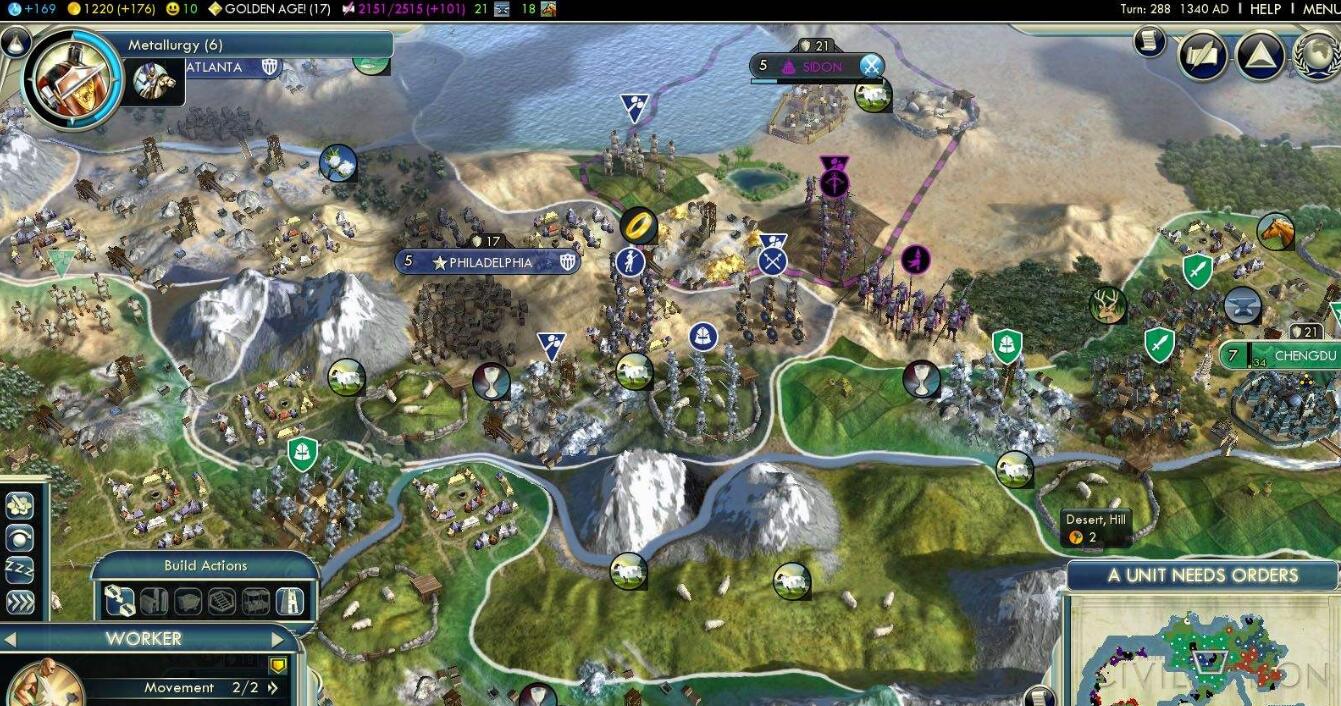Open the MENU from the top bar
This screenshot has width=1341, height=706.
click(1320, 9)
